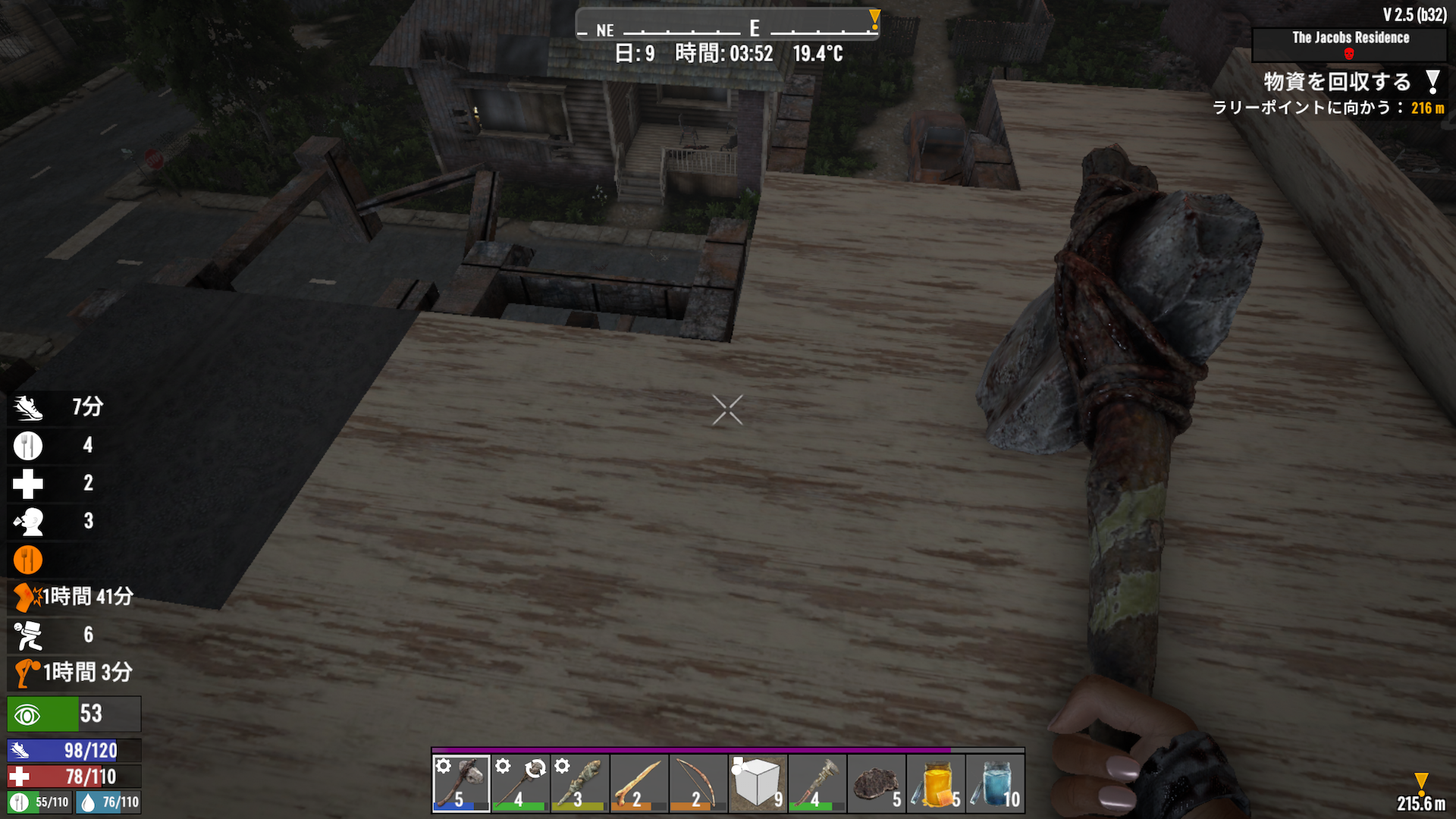Viewport: 1456px width, 819px height.
Task: Click the white fork and knife buff icon
Action: pyautogui.click(x=28, y=445)
